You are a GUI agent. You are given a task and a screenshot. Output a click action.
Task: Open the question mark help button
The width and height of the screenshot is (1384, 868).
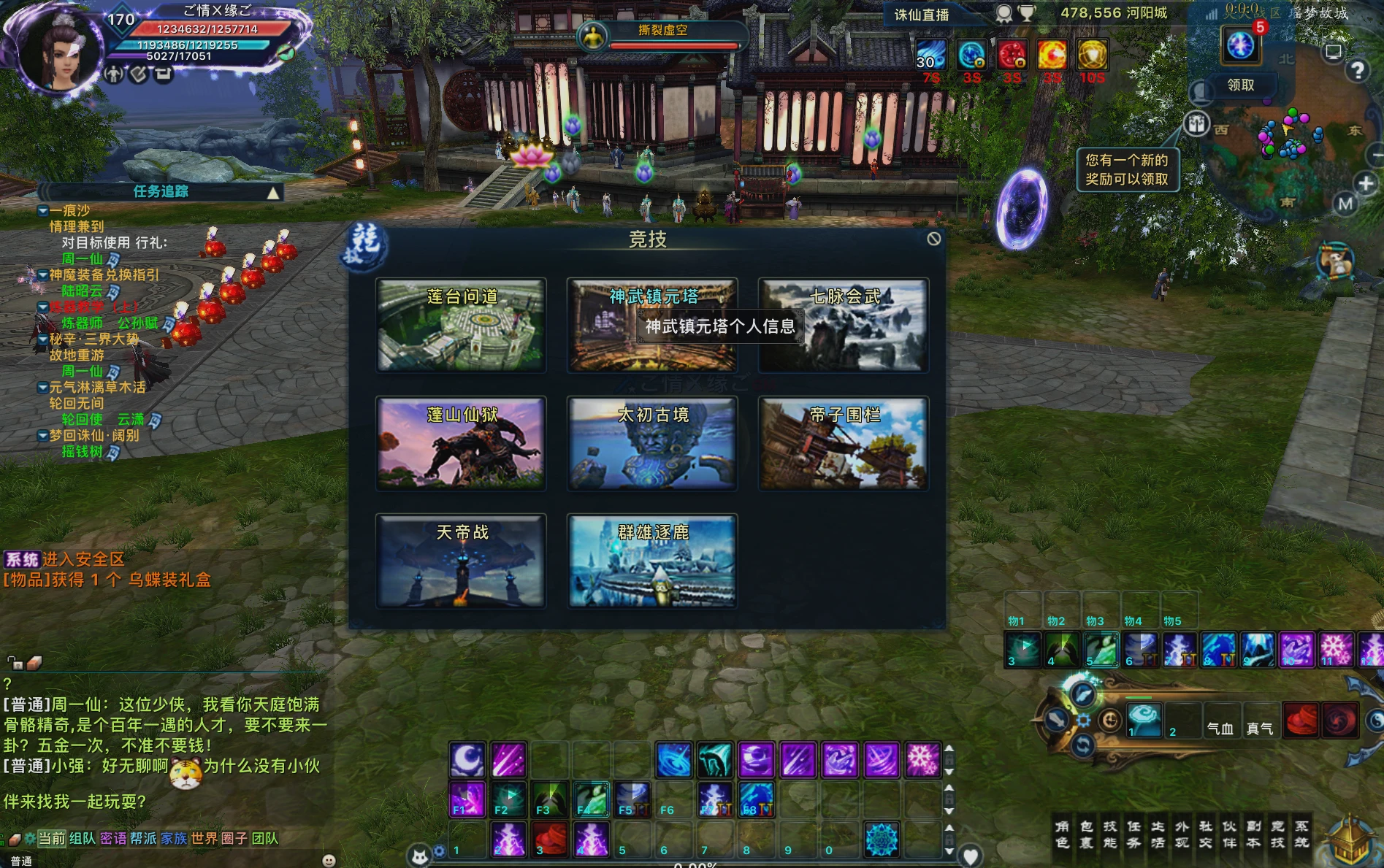[x=1357, y=71]
